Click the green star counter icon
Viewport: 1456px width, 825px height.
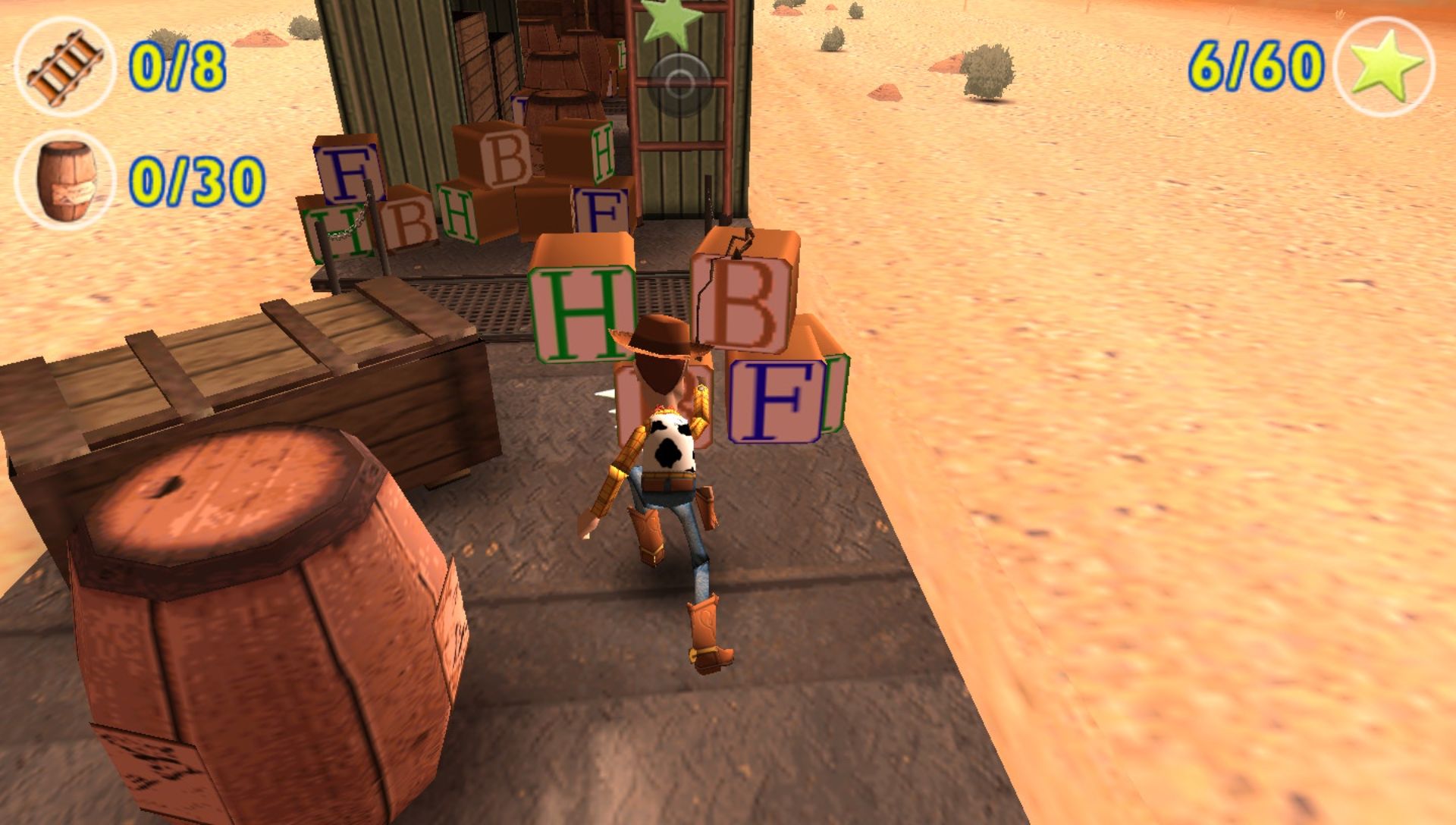(1384, 67)
